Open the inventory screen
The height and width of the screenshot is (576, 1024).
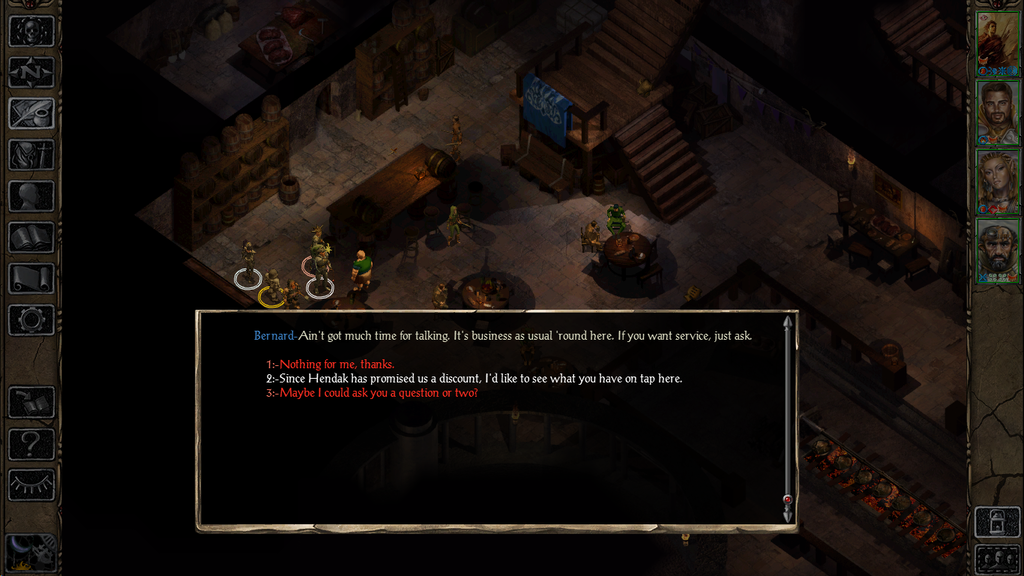[x=31, y=155]
